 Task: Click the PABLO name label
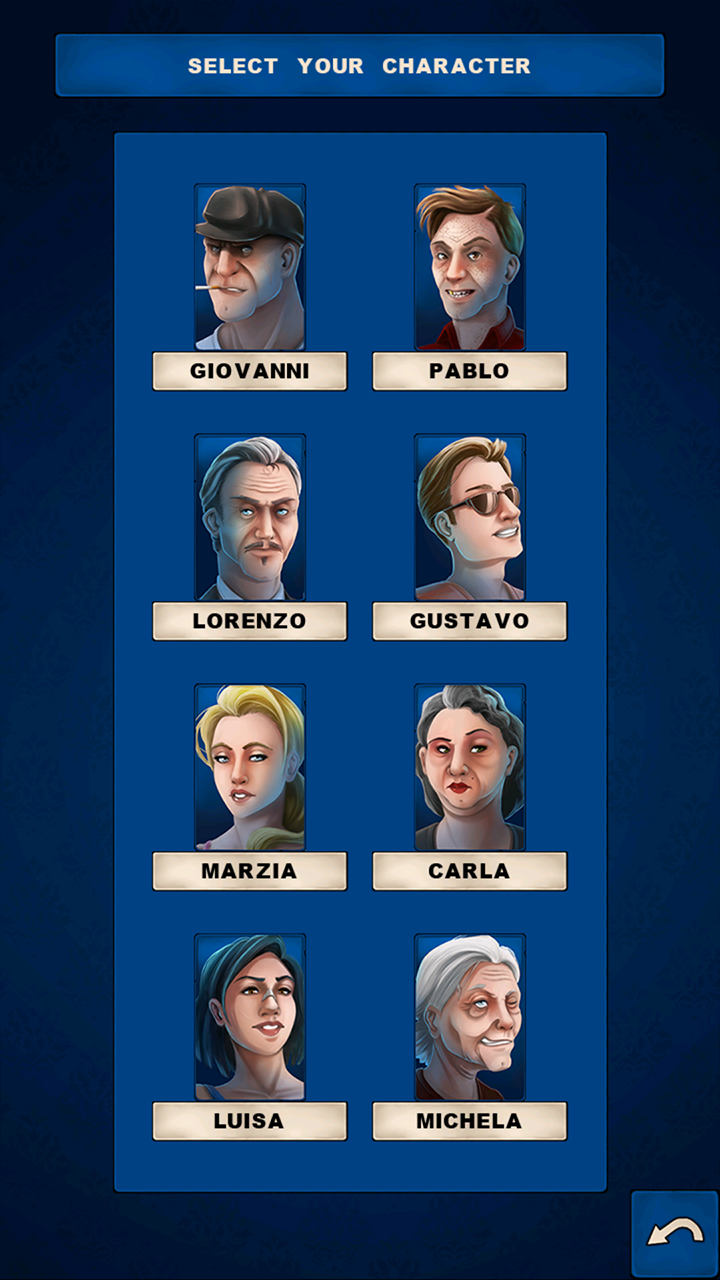[x=470, y=371]
